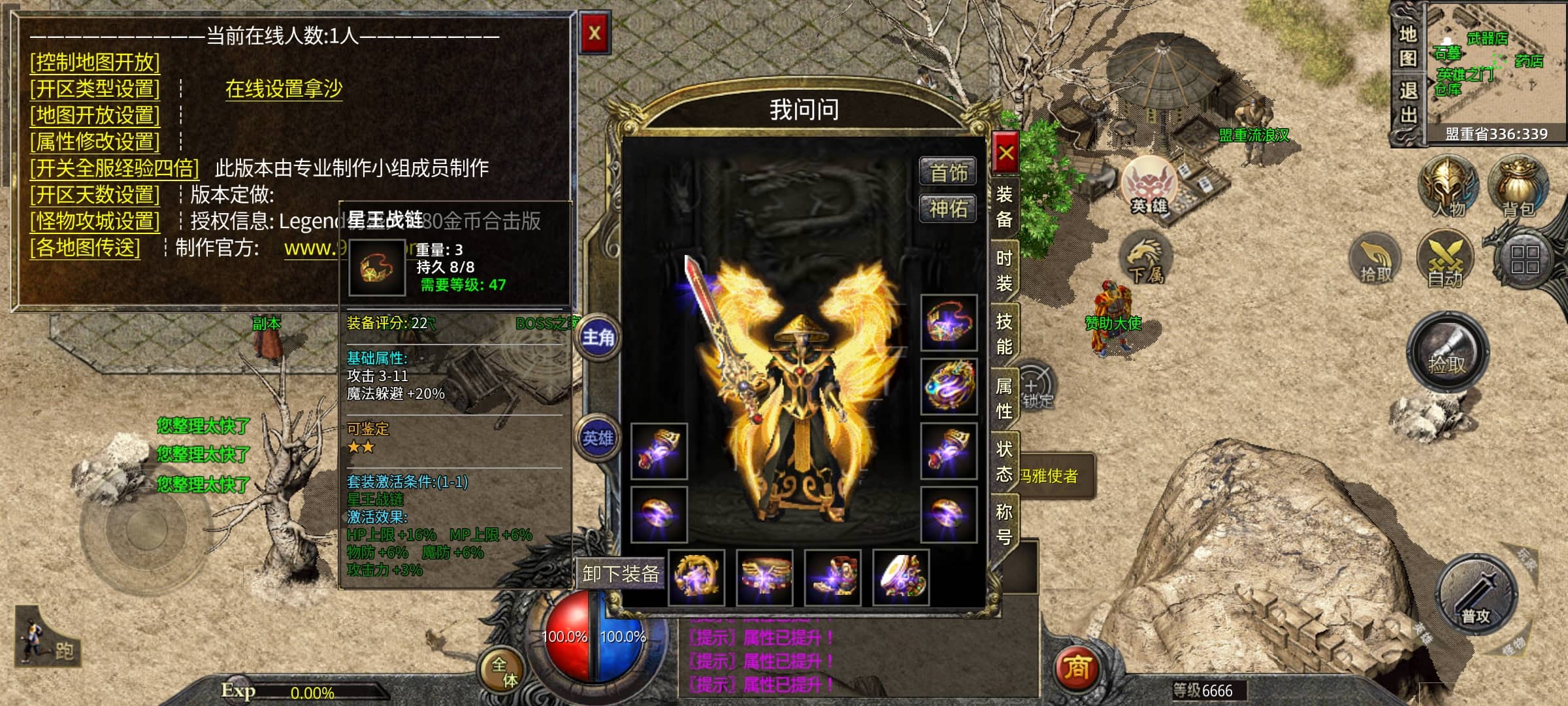Open the 背包 bag icon

click(x=1518, y=186)
